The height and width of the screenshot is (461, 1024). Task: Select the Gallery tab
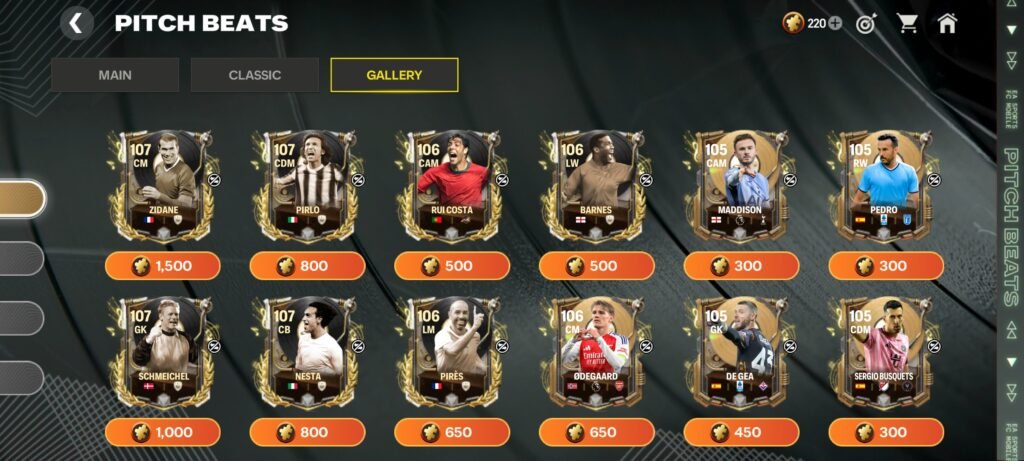394,75
